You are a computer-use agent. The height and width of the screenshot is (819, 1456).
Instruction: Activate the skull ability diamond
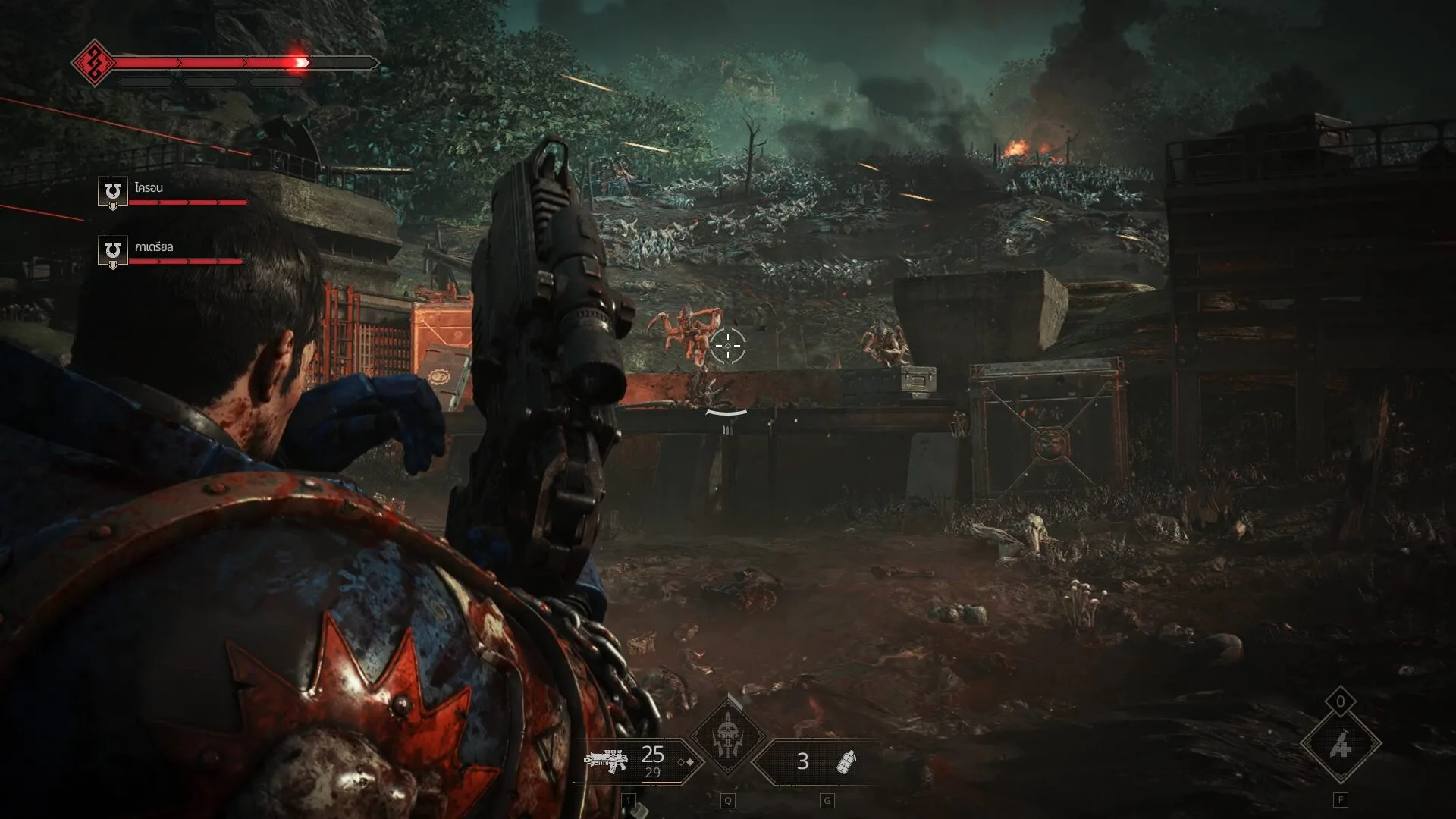coord(727,734)
